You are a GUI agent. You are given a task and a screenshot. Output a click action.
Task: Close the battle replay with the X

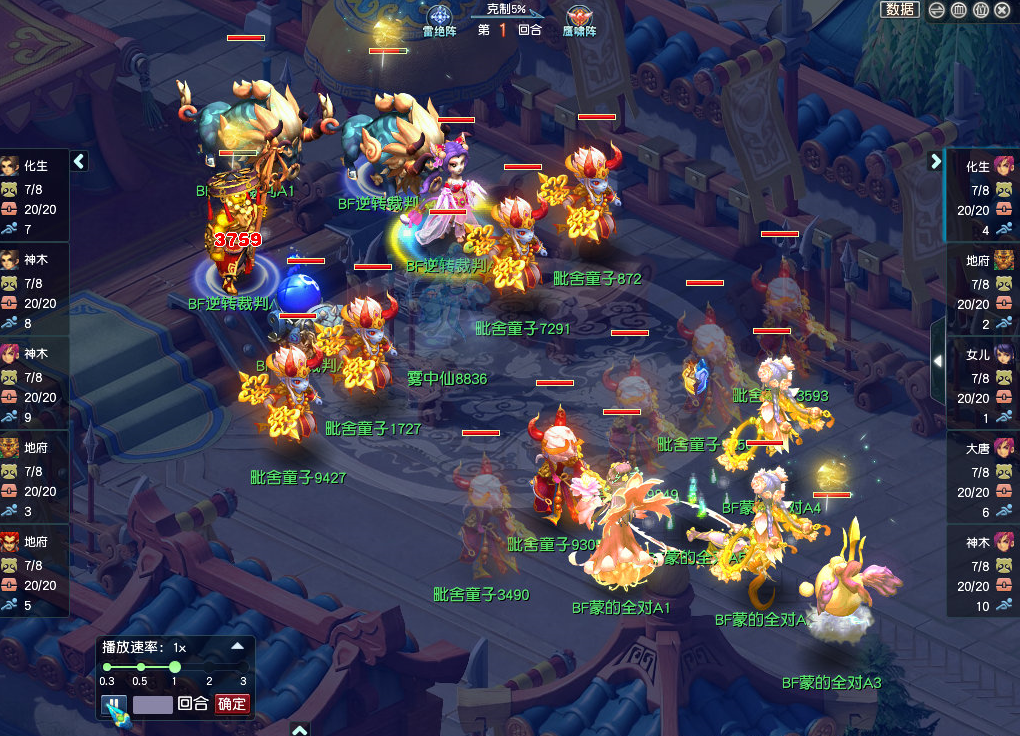coord(1003,9)
